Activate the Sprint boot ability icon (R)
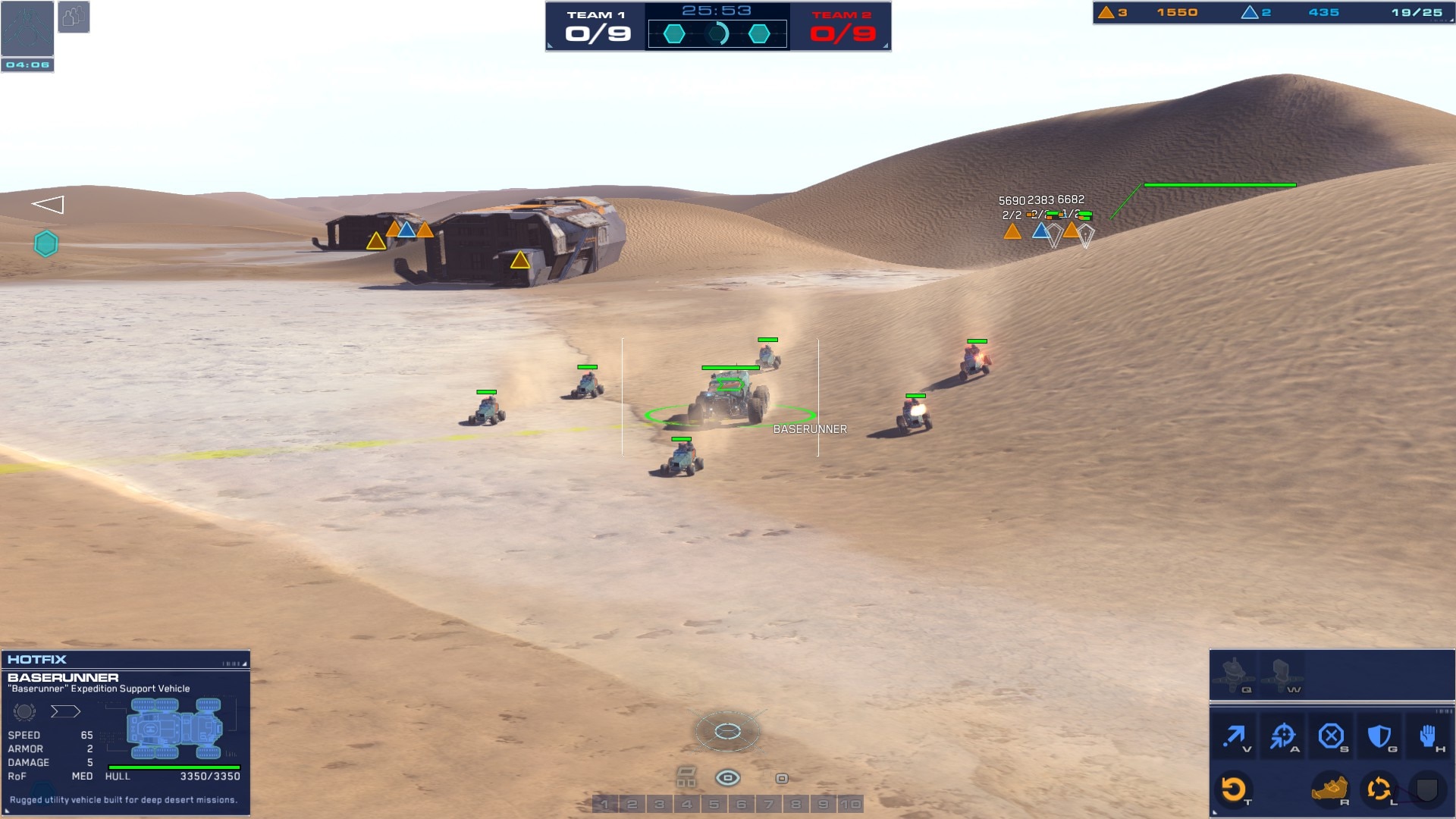 1331,789
